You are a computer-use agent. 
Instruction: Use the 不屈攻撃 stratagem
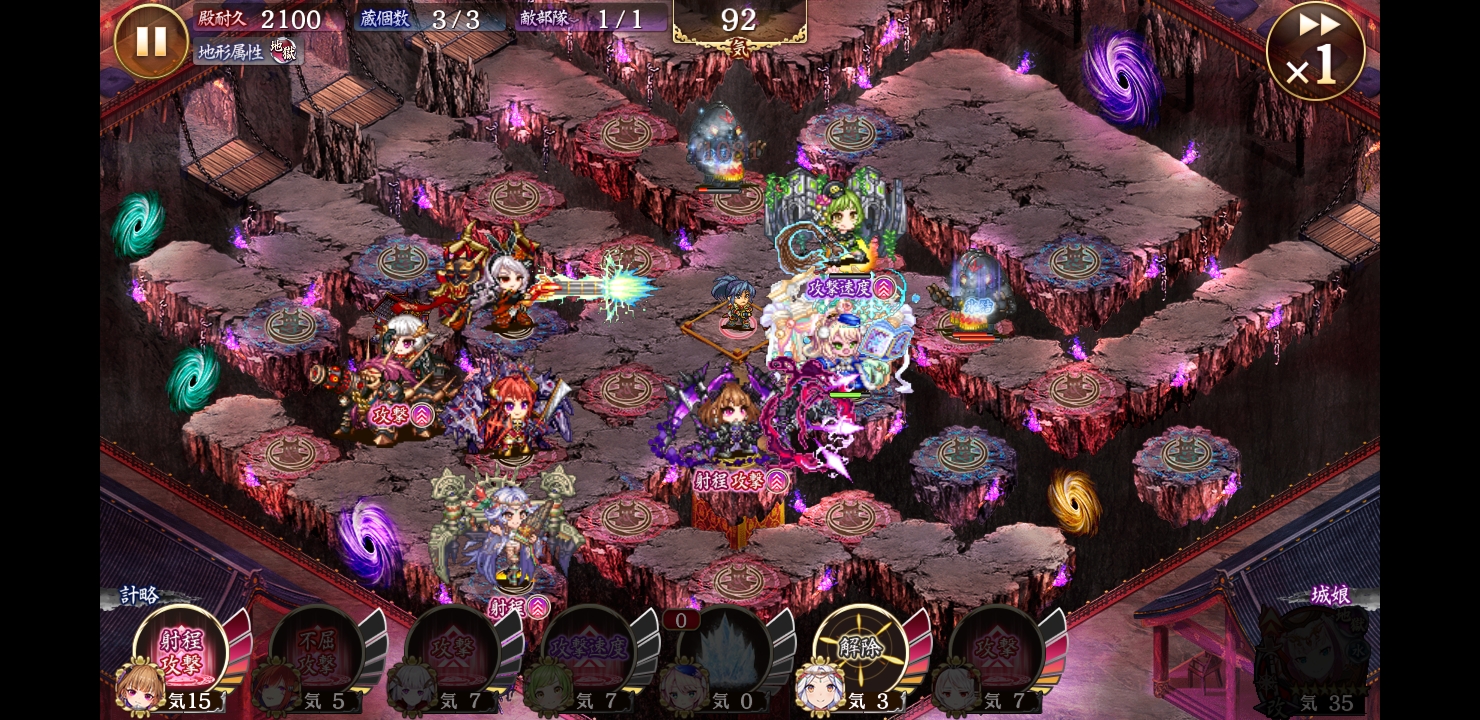click(316, 652)
